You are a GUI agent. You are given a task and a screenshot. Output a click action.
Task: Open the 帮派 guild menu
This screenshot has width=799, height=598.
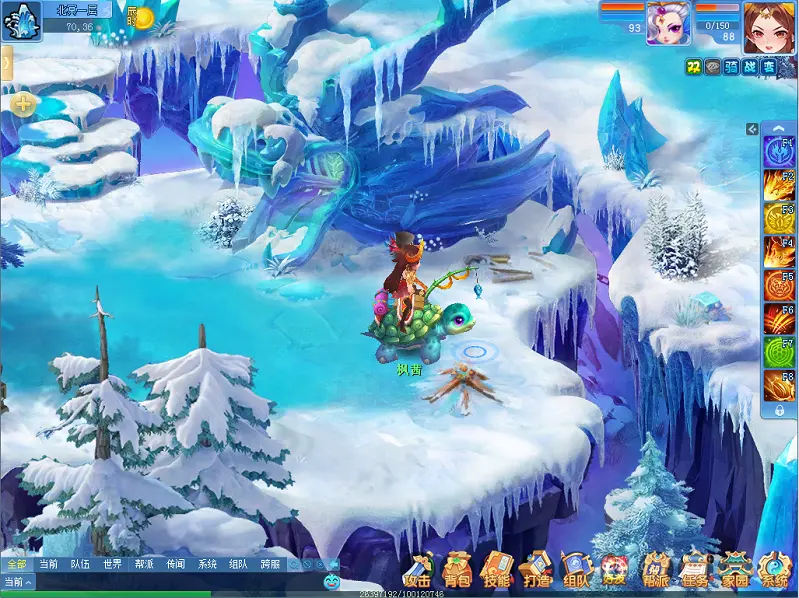656,570
